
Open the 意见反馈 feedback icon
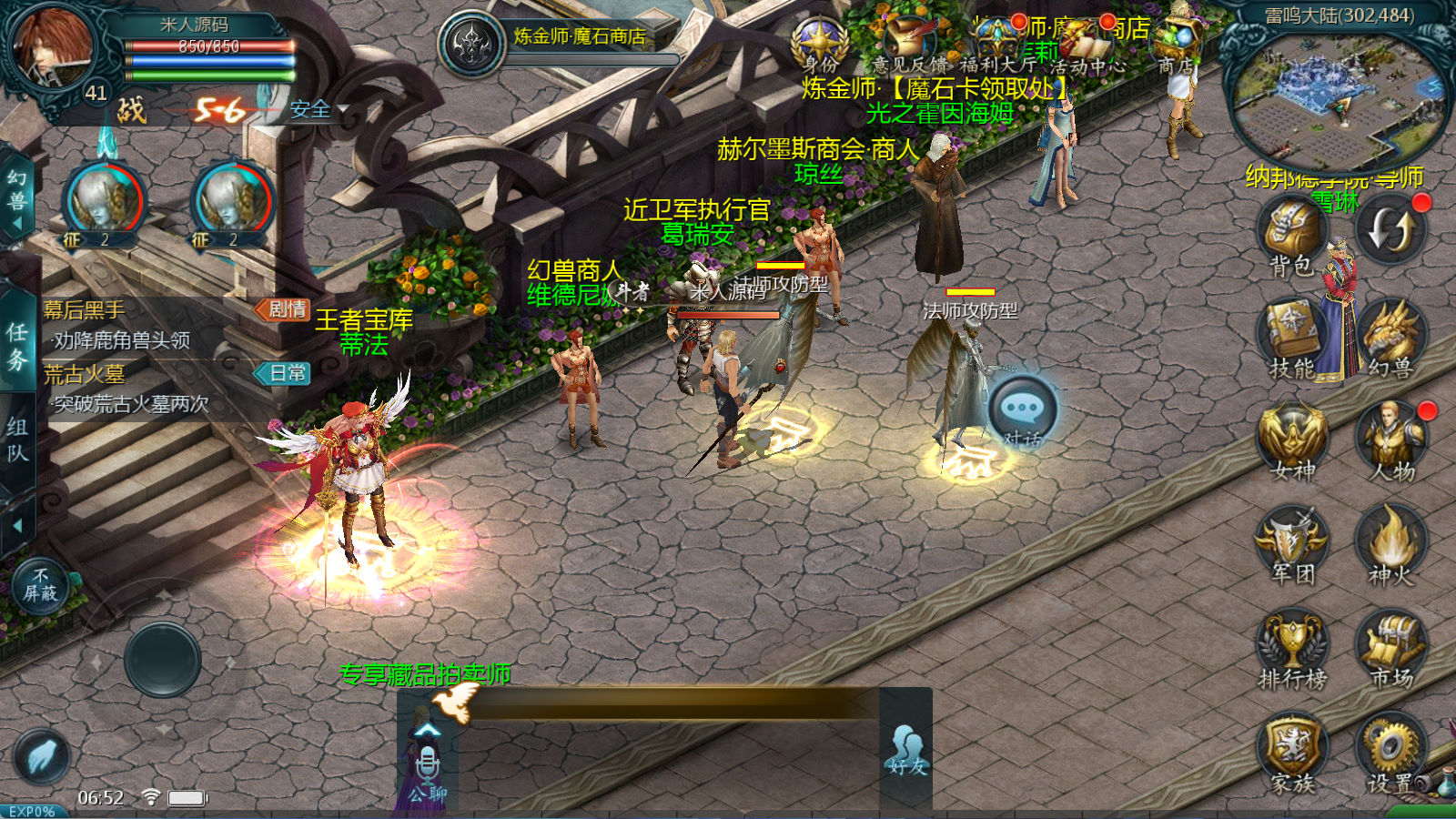[x=908, y=44]
